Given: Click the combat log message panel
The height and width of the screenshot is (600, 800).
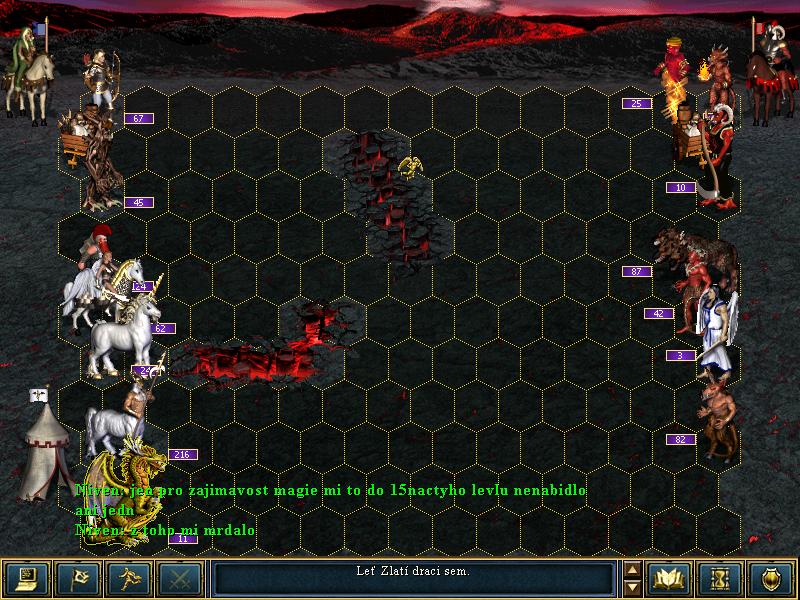Looking at the screenshot, I should tap(413, 577).
